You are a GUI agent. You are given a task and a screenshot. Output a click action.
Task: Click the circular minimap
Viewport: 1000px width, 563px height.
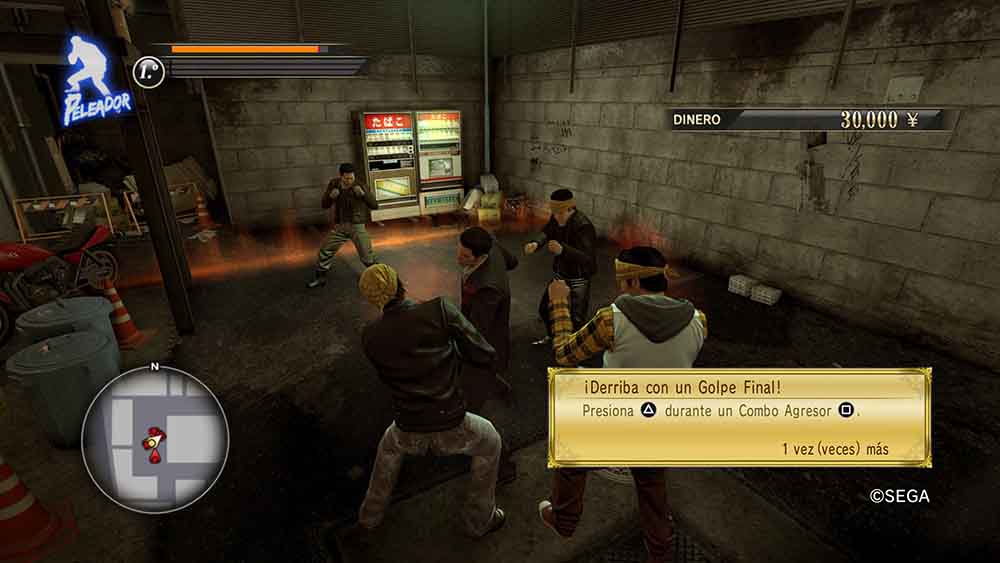coord(155,439)
